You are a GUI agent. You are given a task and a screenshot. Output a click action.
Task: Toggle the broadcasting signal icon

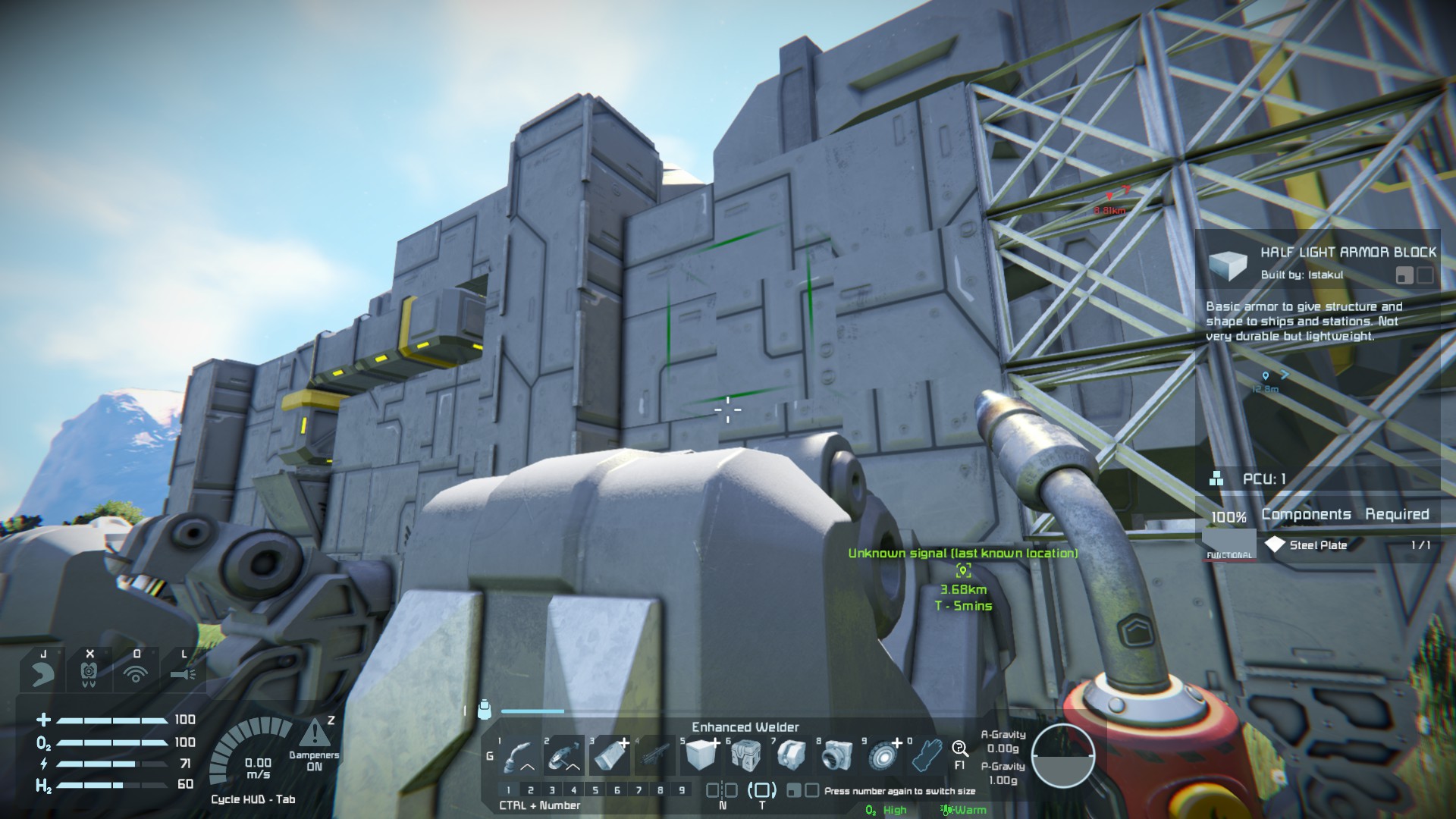tap(136, 672)
